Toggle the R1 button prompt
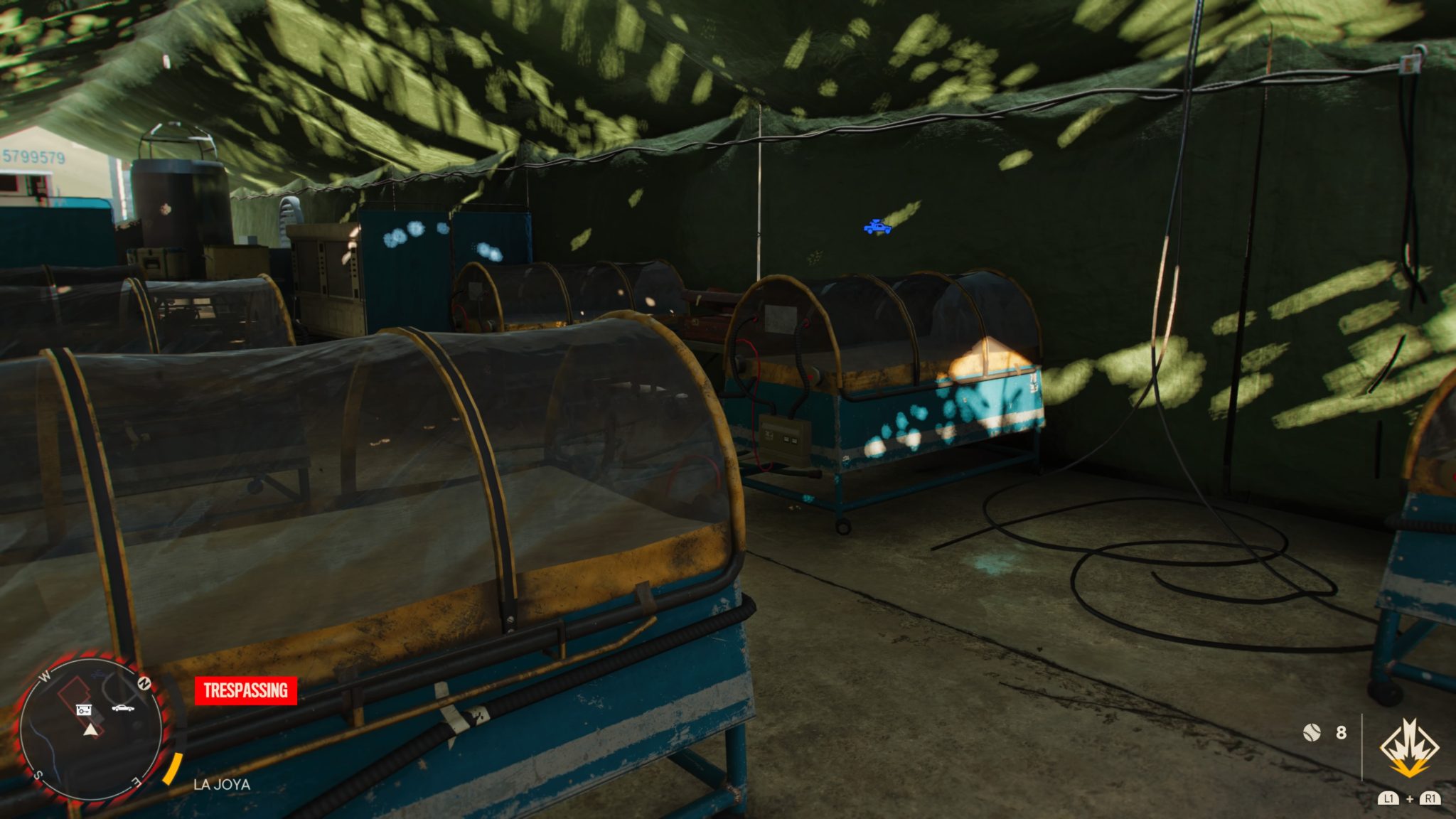The width and height of the screenshot is (1456, 819). (x=1430, y=799)
